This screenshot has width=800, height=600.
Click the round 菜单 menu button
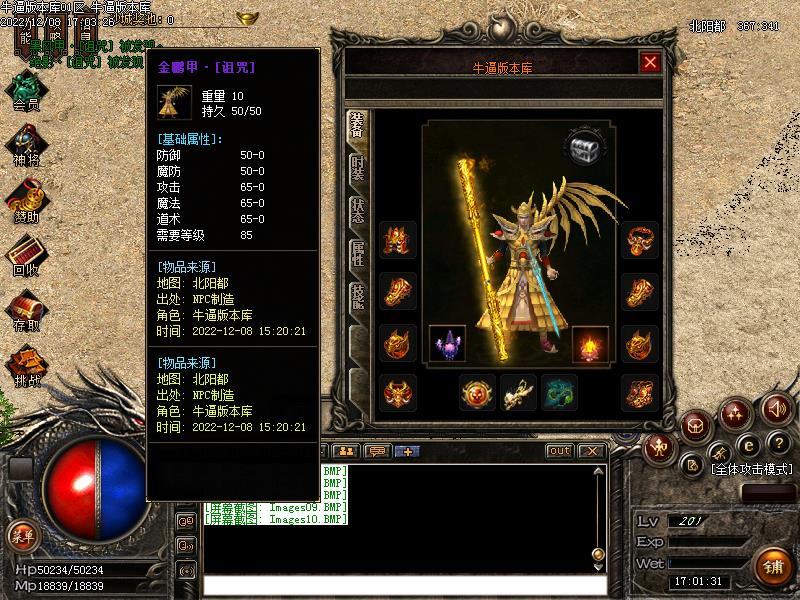pyautogui.click(x=22, y=536)
